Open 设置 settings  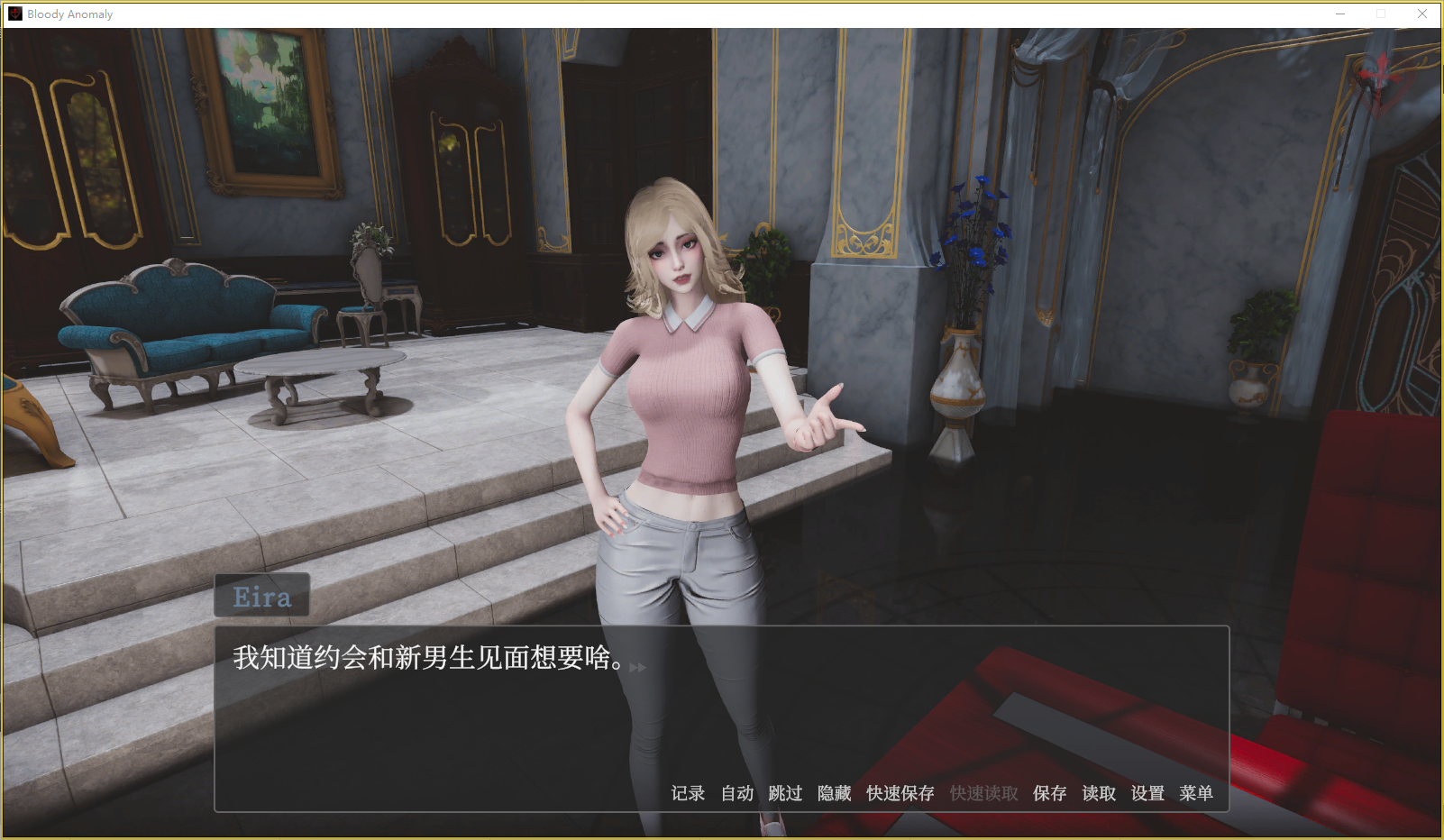pos(1147,793)
